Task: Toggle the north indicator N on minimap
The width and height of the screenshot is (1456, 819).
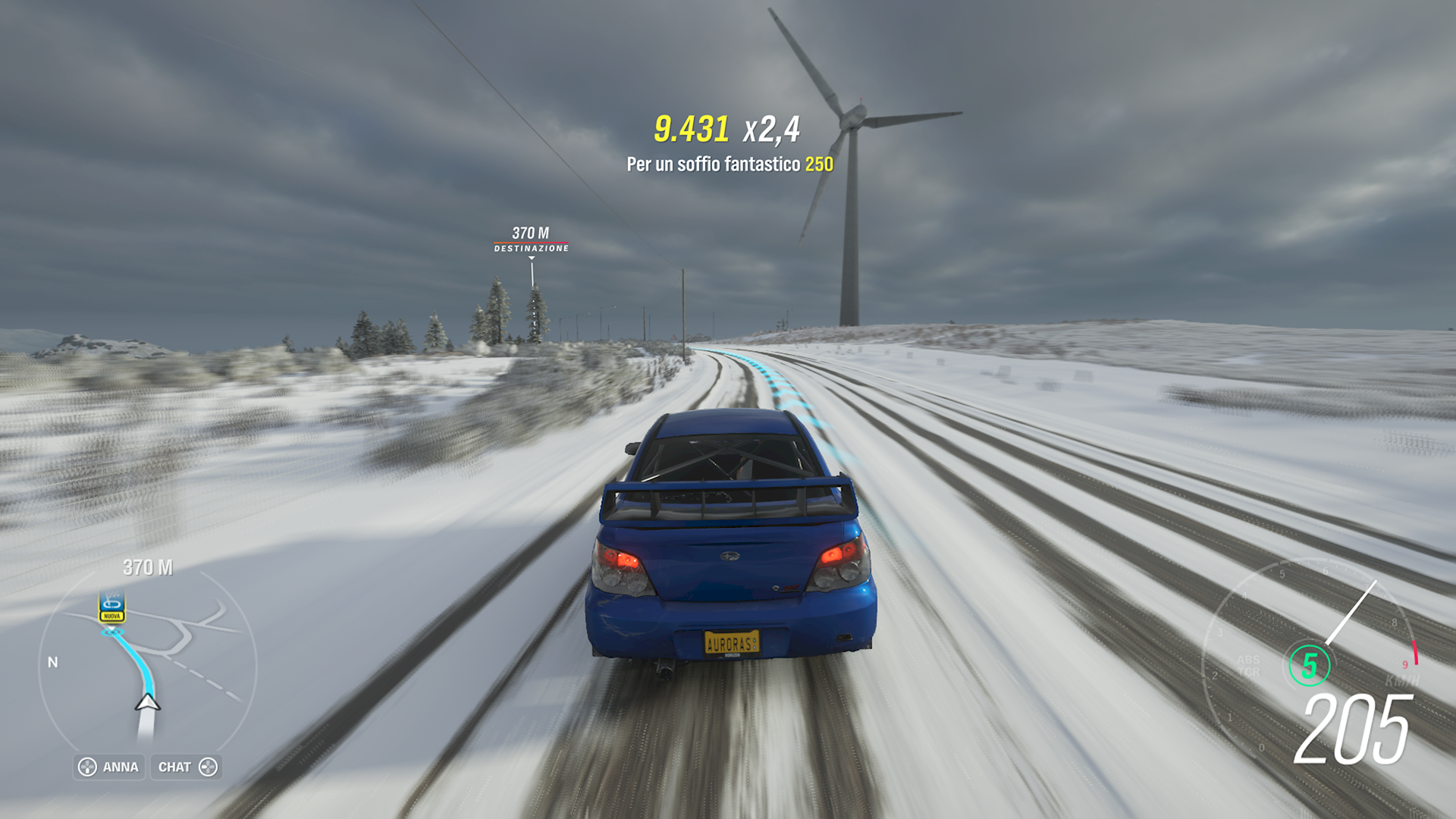Action: (53, 661)
